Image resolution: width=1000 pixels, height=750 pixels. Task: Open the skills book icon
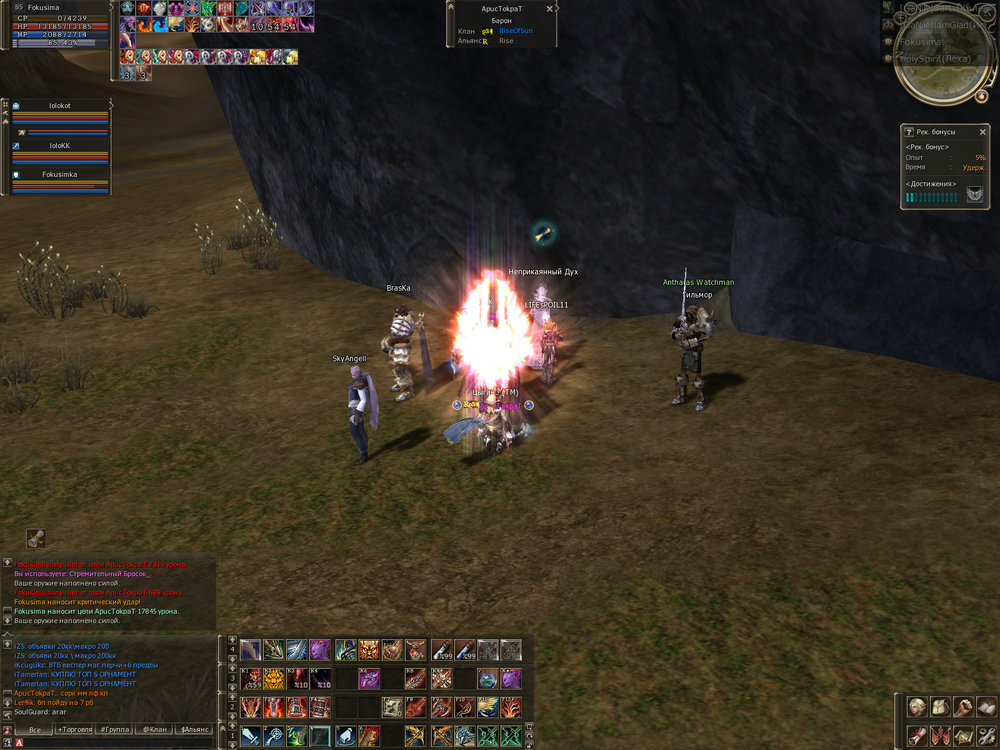tap(985, 707)
